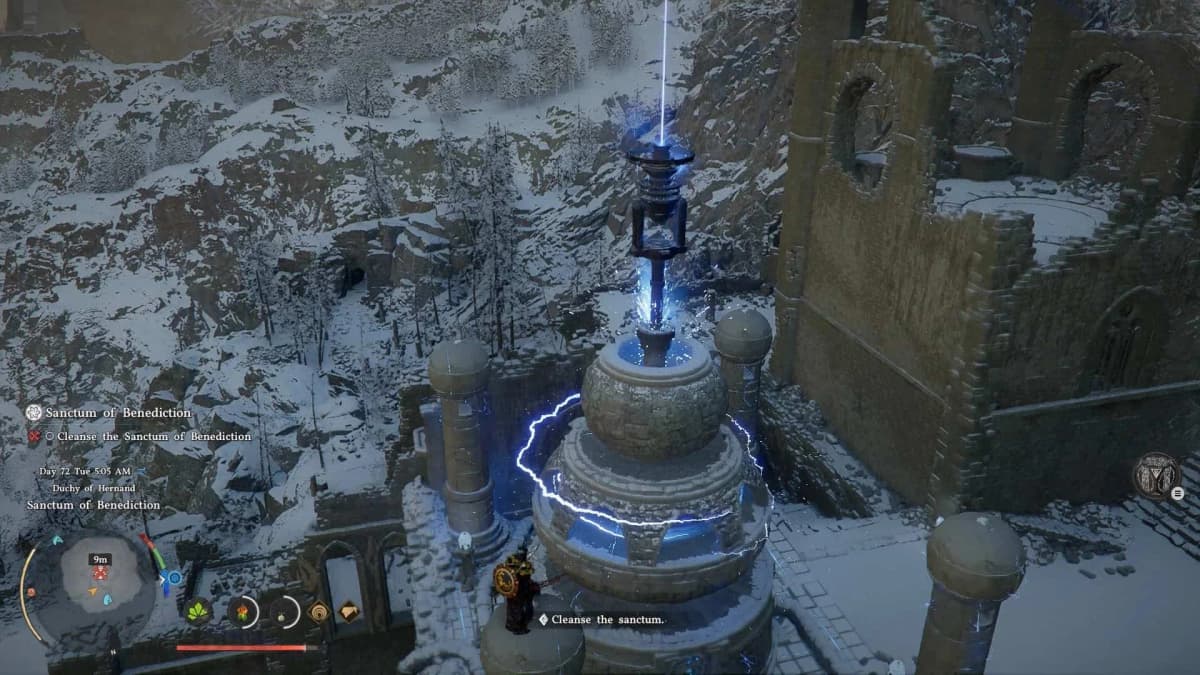The width and height of the screenshot is (1200, 675).
Task: Click the Cleanse the Sanctum of Benediction objective
Action: coord(146,436)
